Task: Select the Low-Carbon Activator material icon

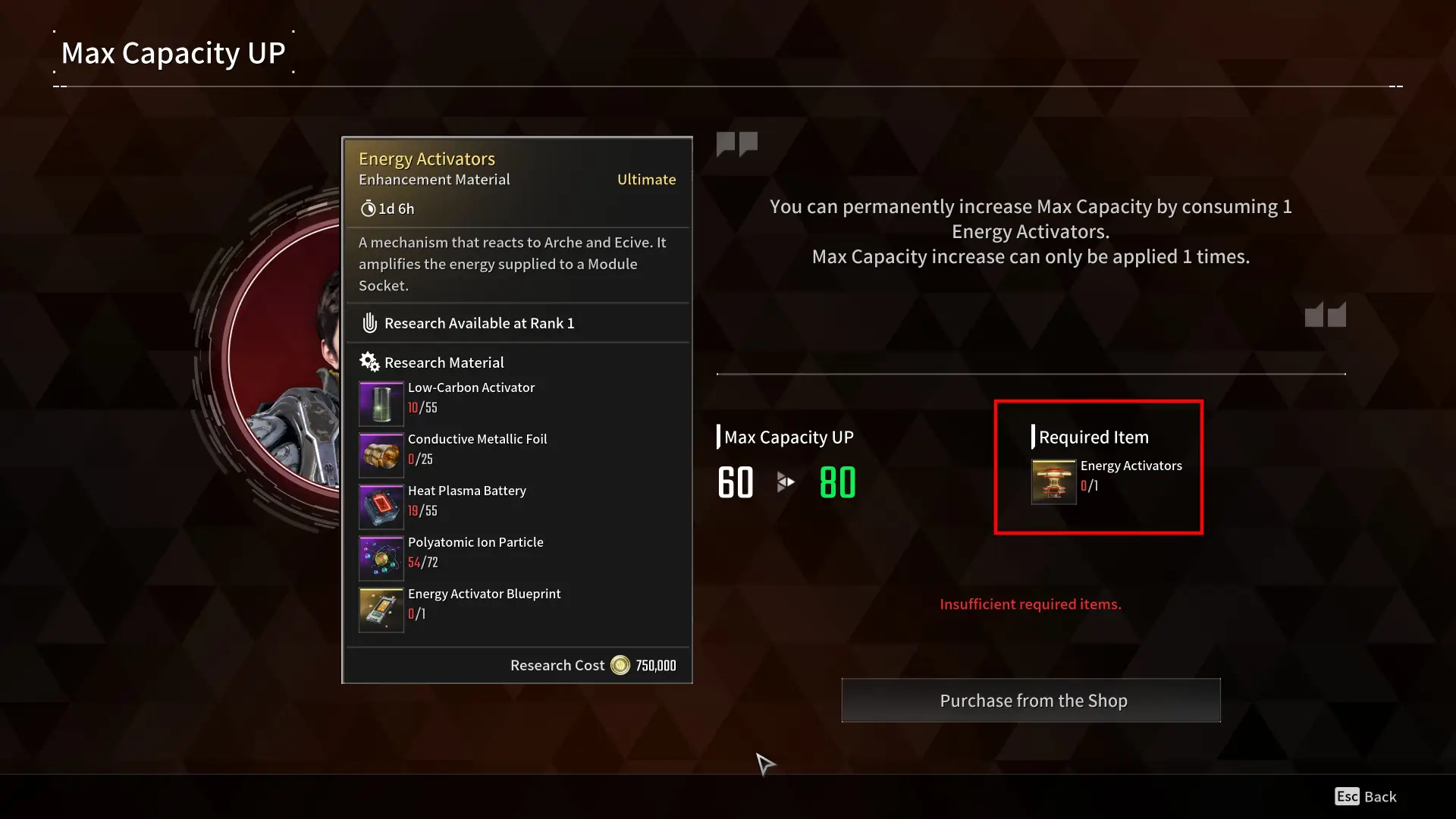Action: [381, 403]
